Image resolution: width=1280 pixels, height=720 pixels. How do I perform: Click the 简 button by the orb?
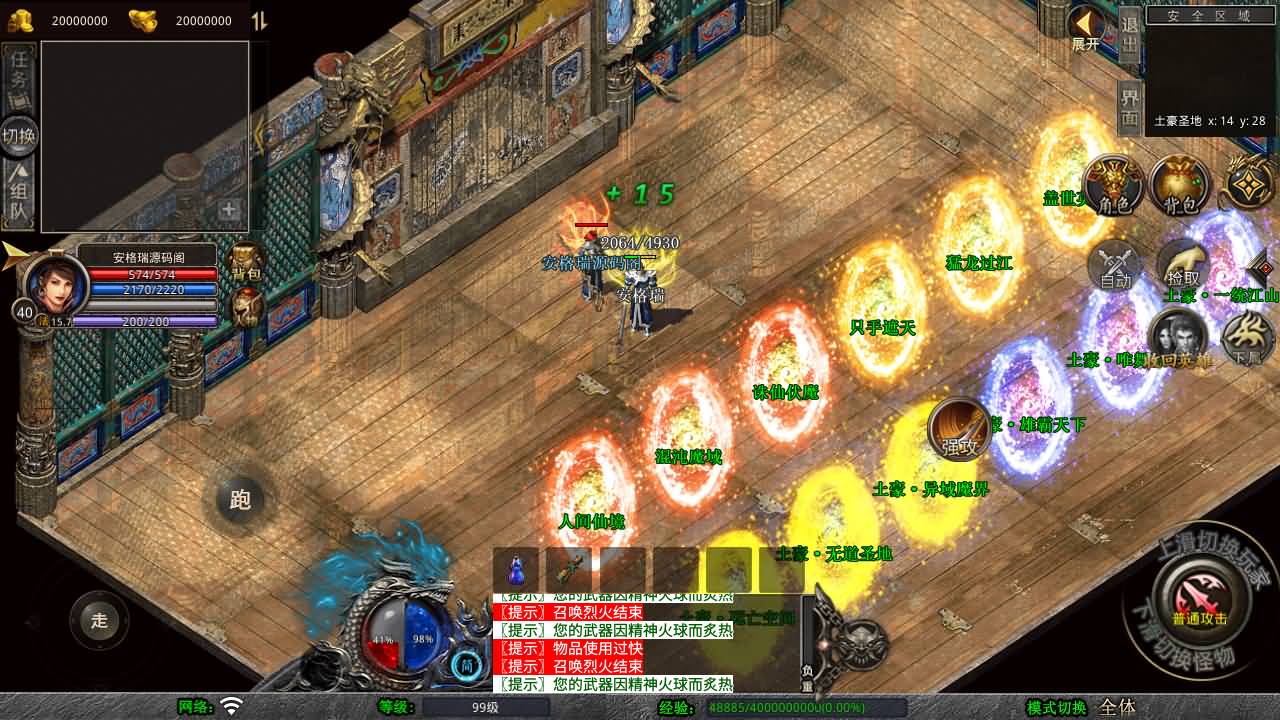pyautogui.click(x=465, y=664)
